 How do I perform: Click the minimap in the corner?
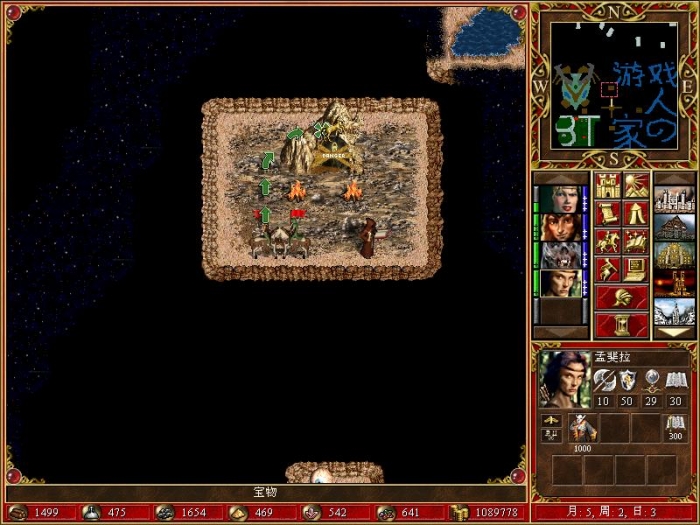[x=614, y=87]
